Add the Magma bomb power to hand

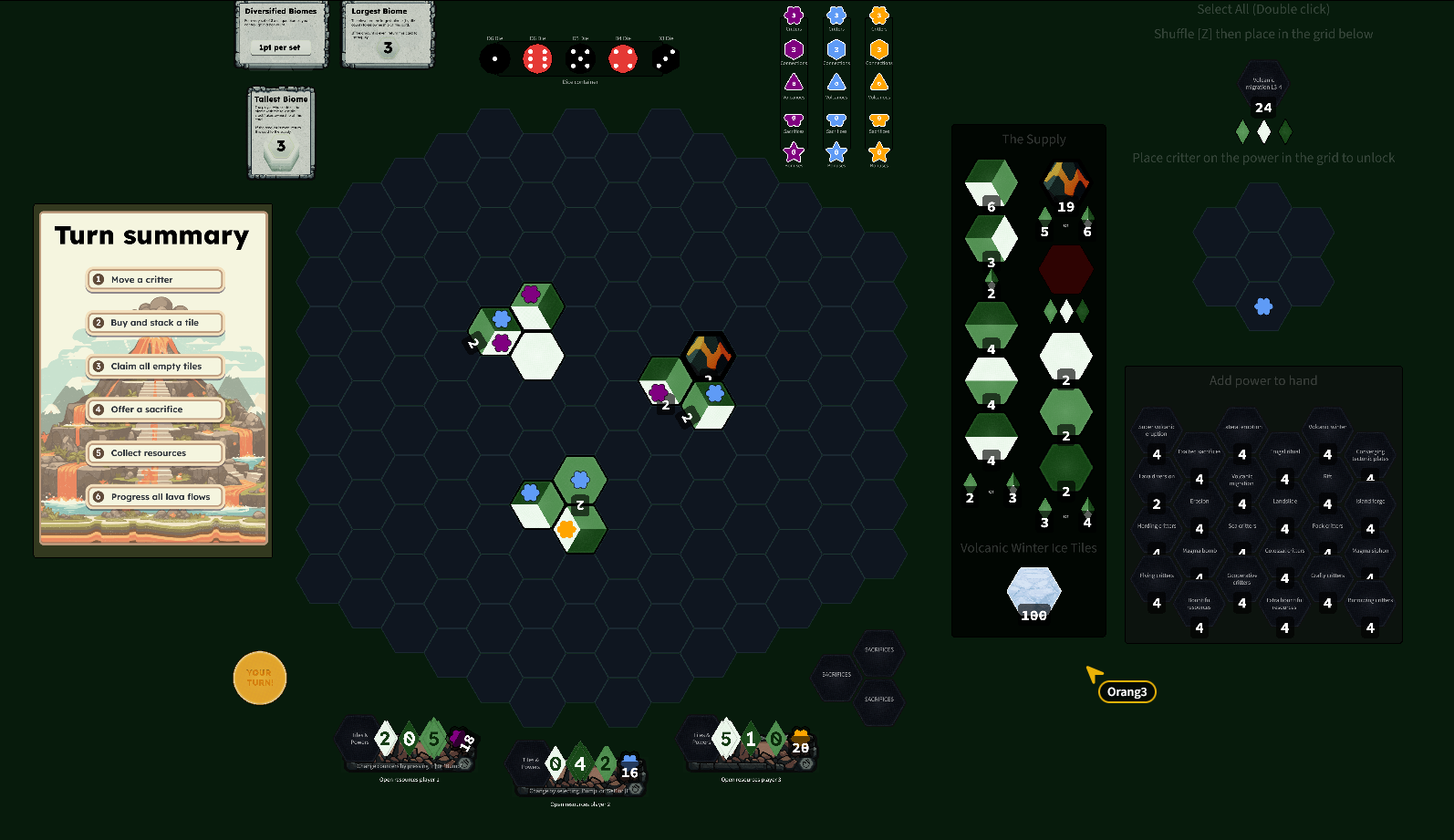[x=1200, y=550]
